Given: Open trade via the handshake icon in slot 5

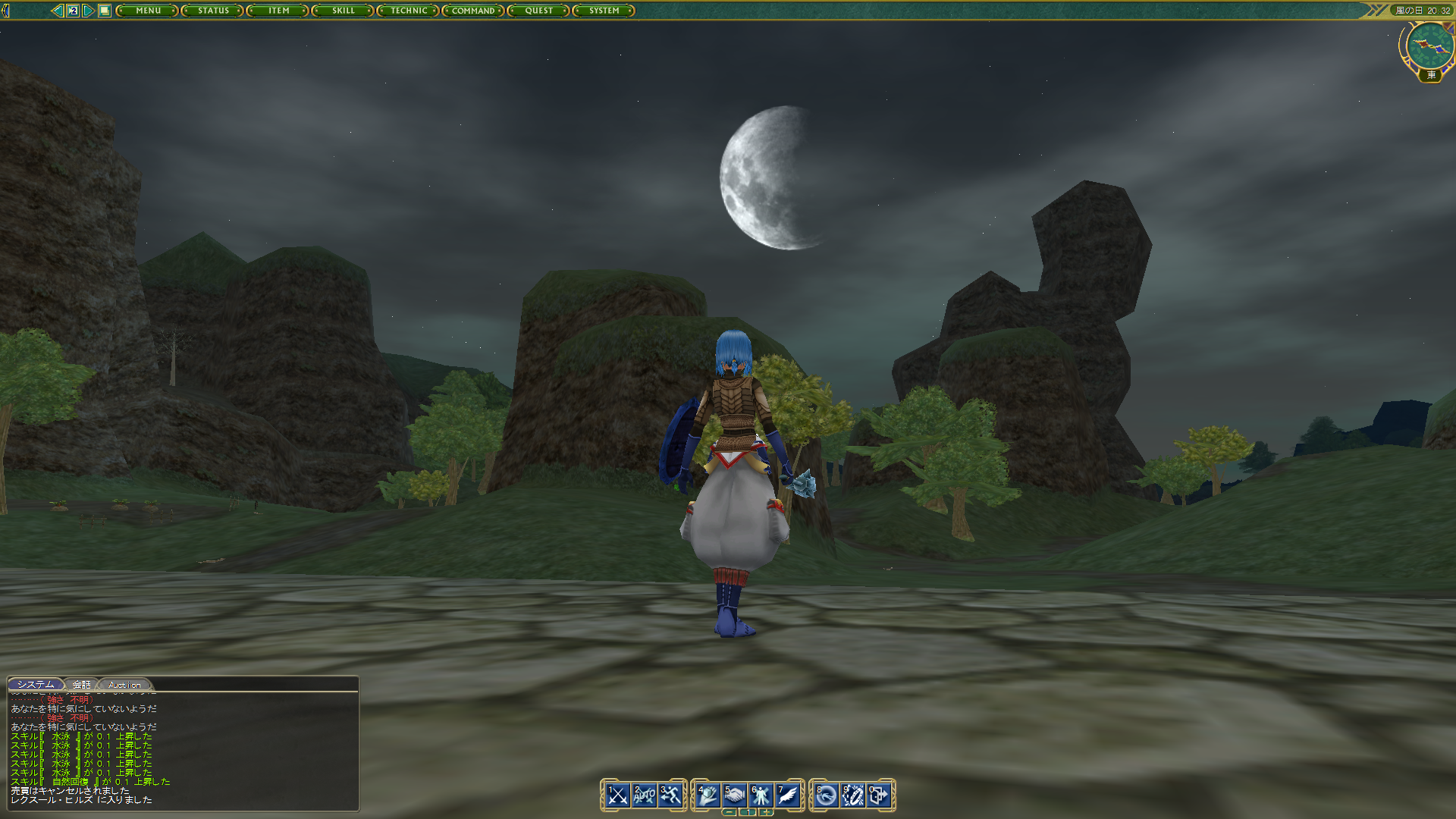Looking at the screenshot, I should click(x=735, y=794).
